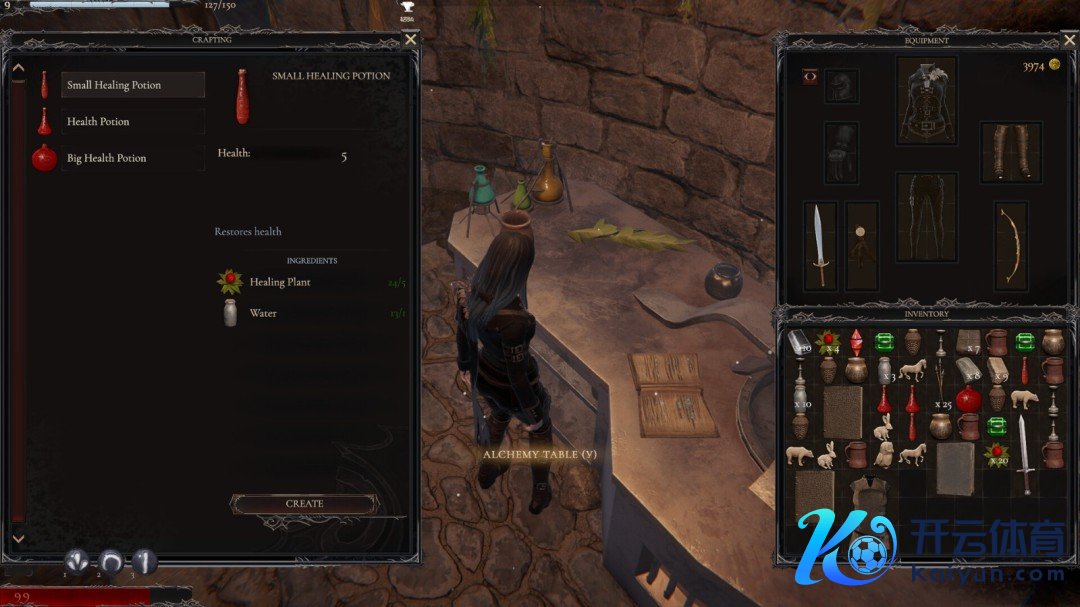Close the Crafting panel

point(410,40)
